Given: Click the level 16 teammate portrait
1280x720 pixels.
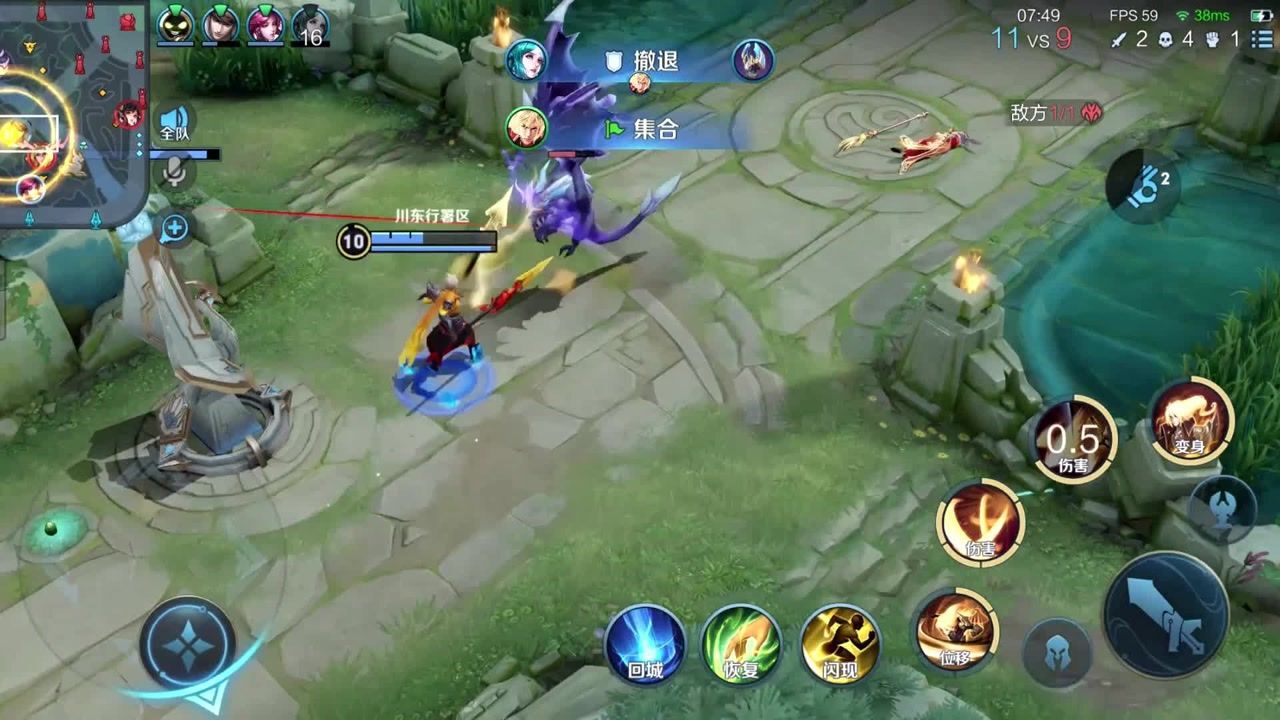Looking at the screenshot, I should coord(311,26).
